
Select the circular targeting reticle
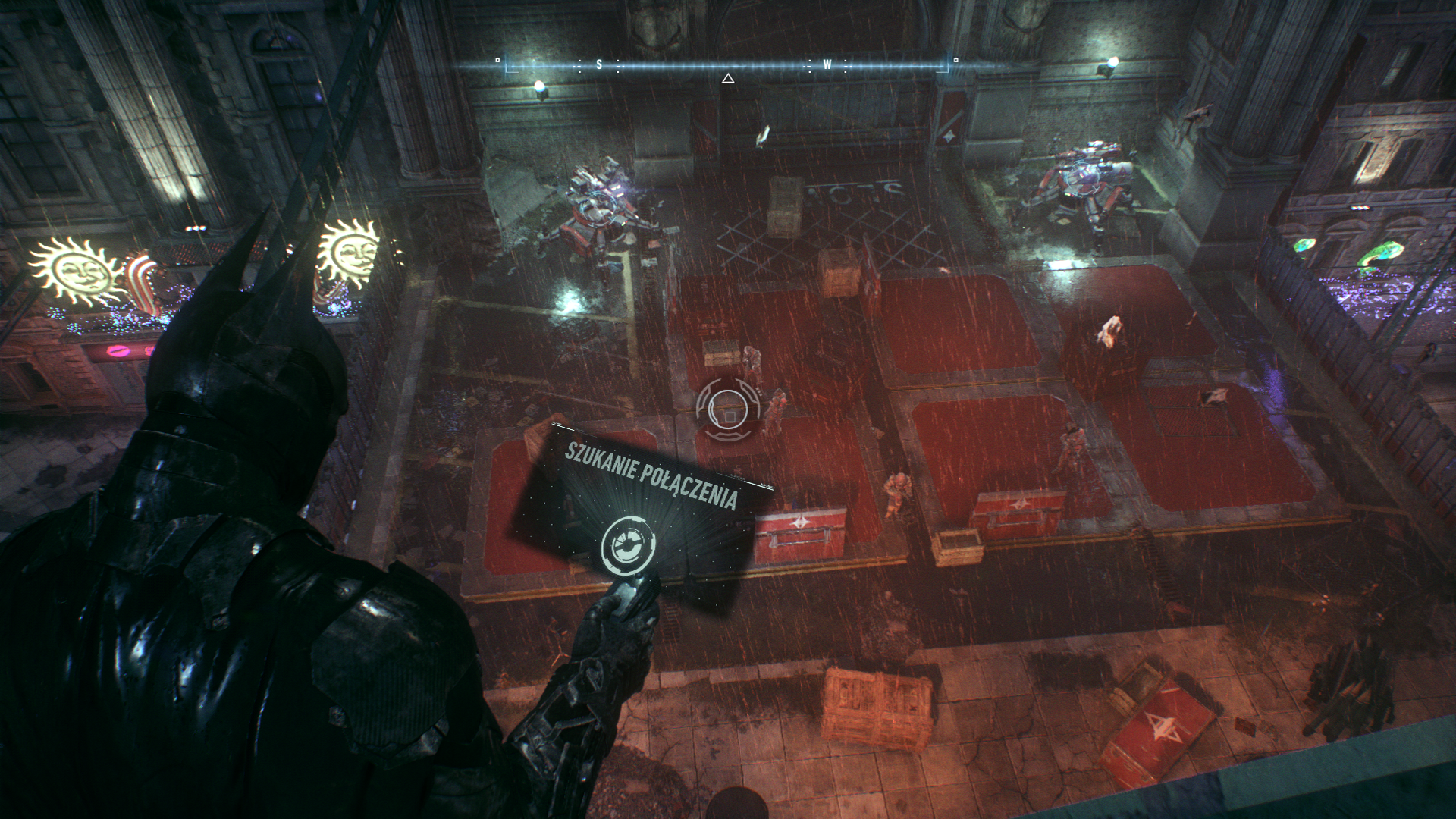click(727, 410)
